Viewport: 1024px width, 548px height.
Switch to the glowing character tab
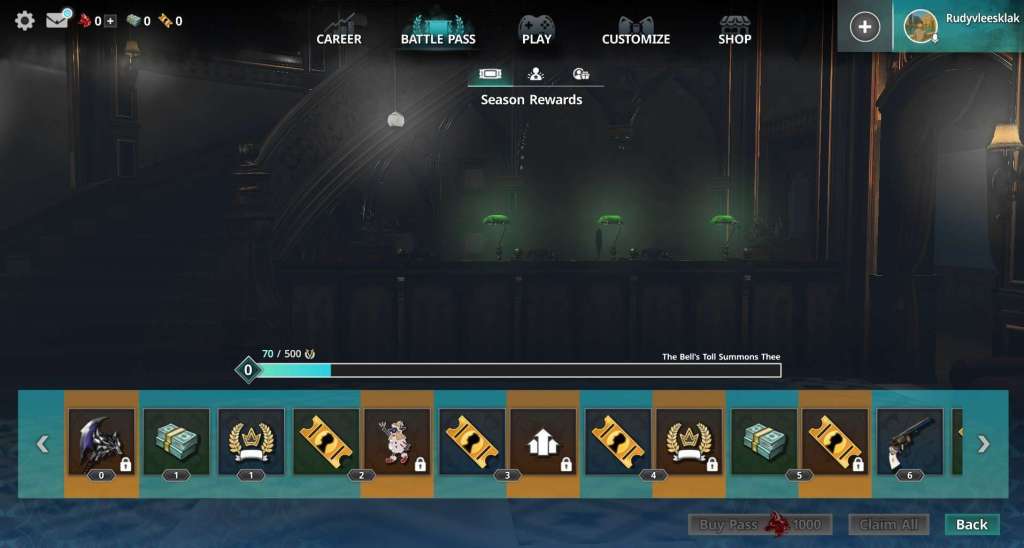point(535,74)
